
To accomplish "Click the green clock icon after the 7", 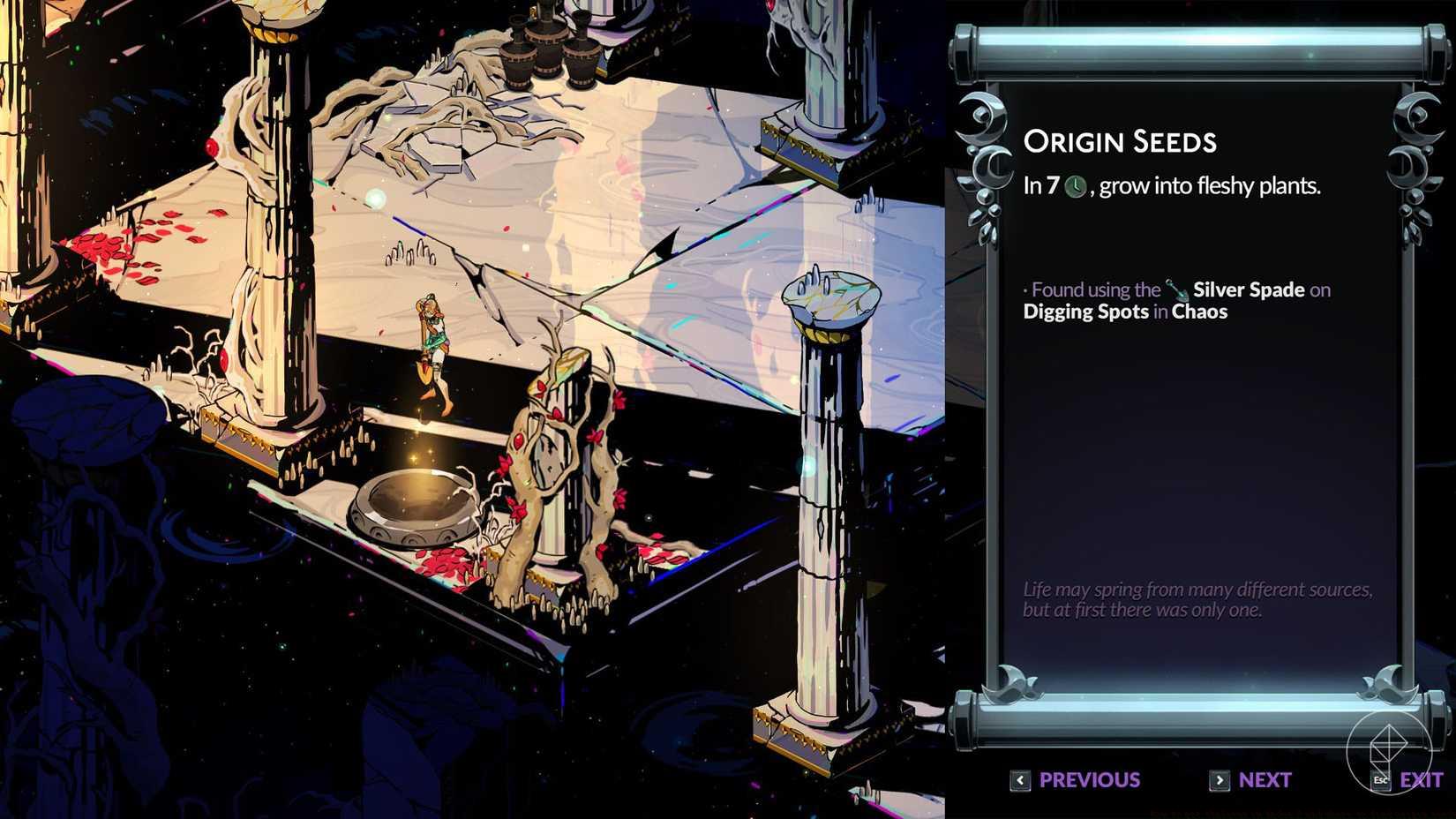I will (x=1075, y=187).
